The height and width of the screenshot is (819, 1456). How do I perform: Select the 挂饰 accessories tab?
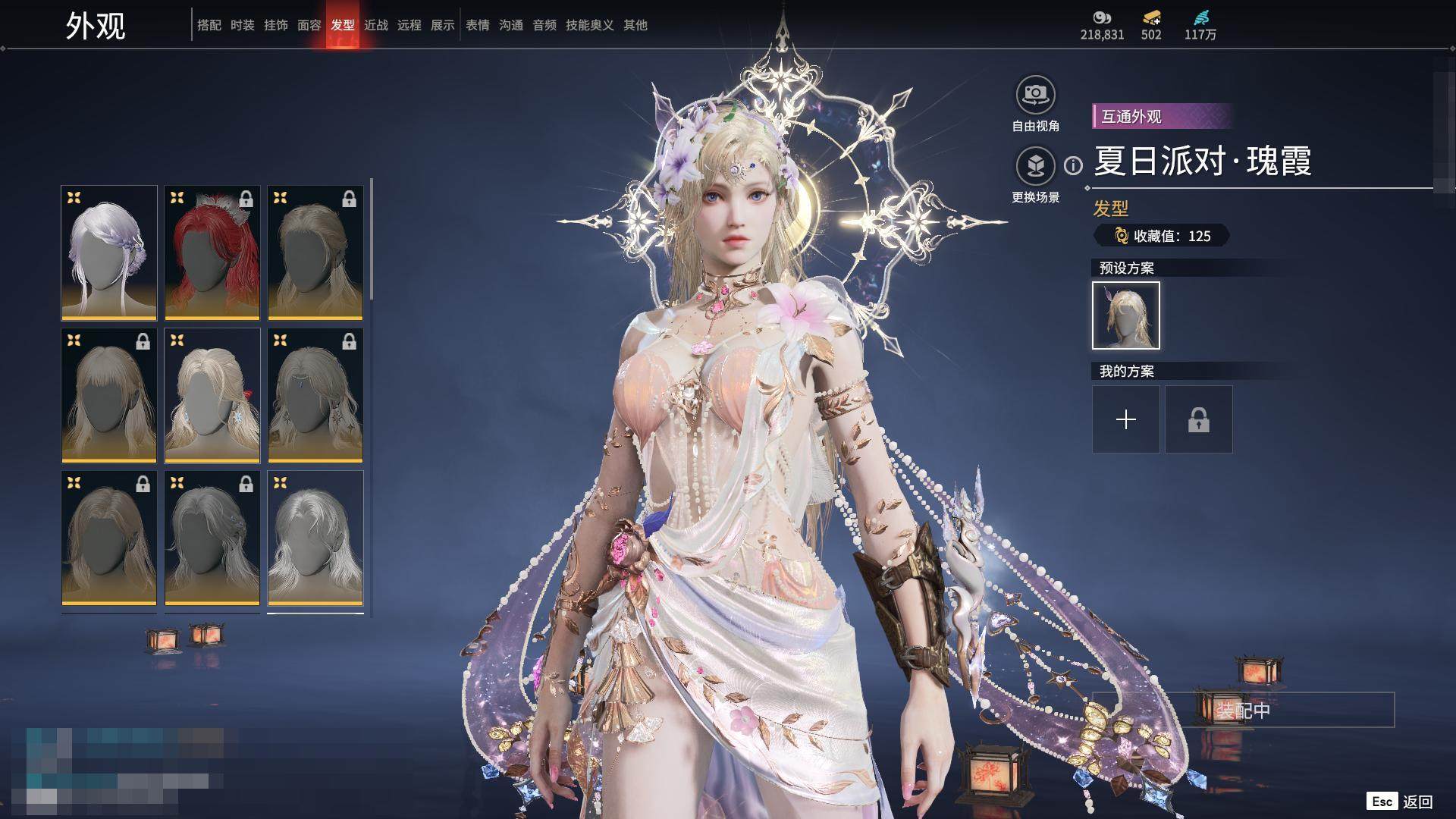pos(275,25)
